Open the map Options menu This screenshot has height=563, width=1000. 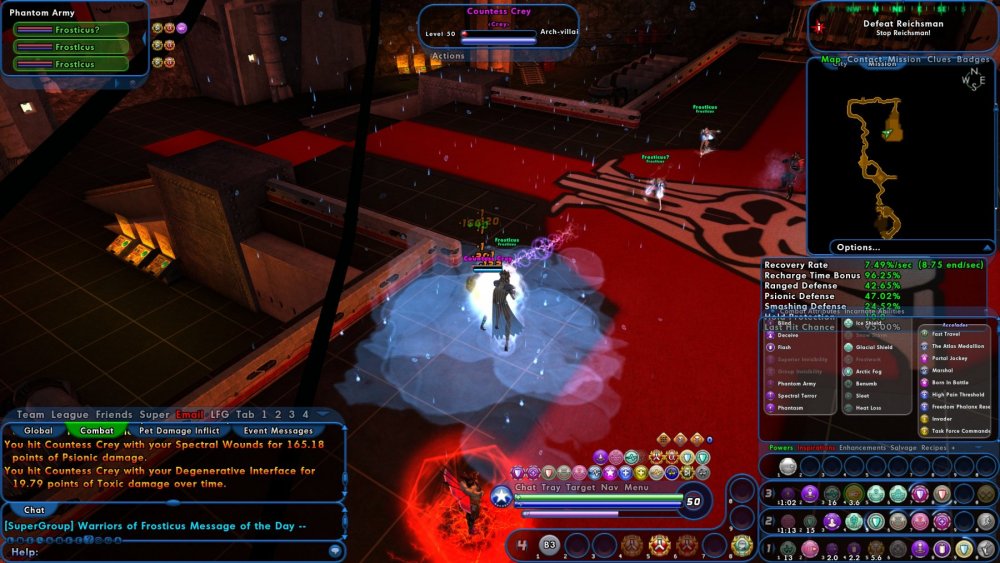point(859,247)
